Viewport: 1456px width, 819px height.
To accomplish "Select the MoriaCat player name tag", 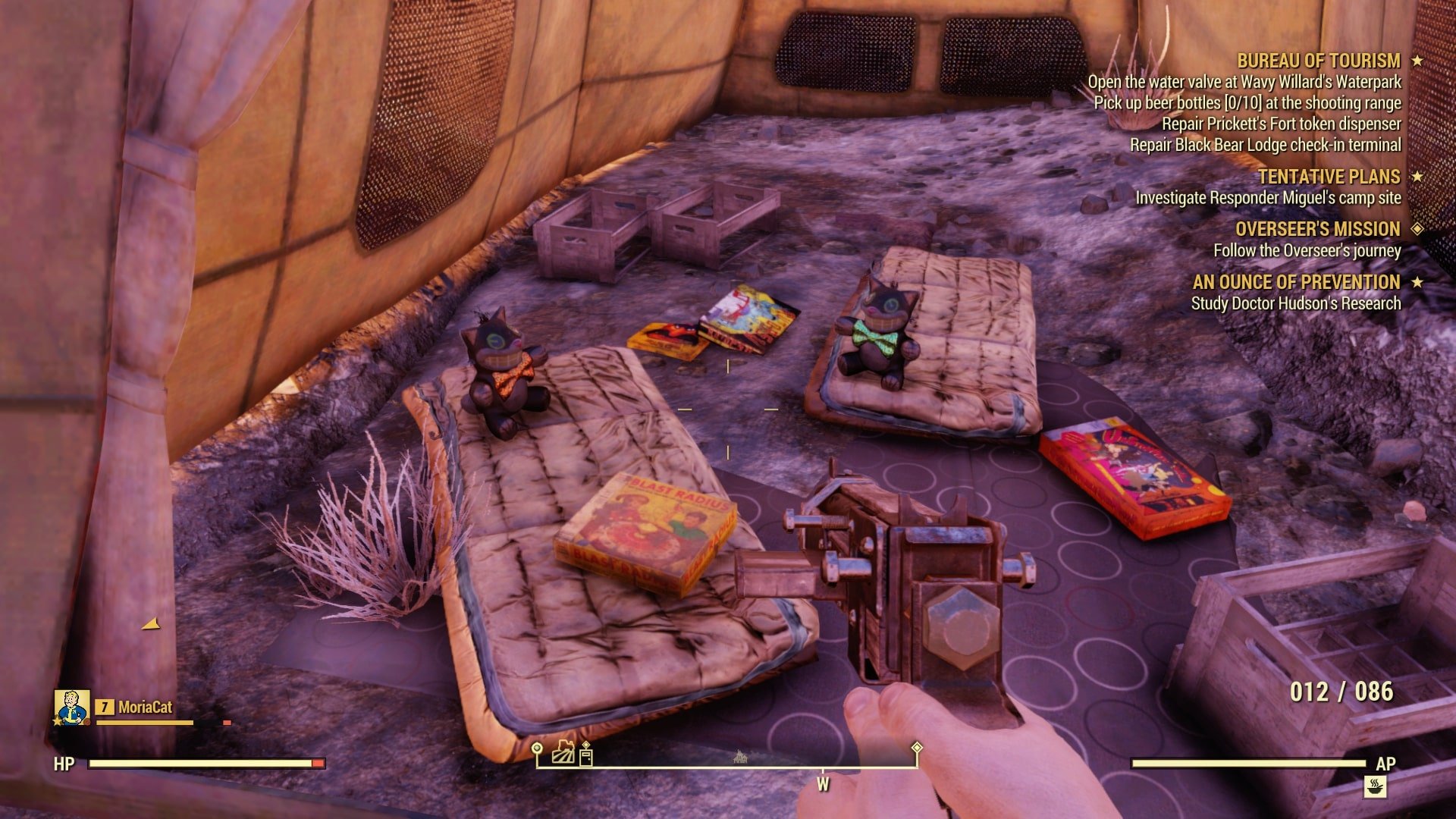I will click(x=145, y=708).
